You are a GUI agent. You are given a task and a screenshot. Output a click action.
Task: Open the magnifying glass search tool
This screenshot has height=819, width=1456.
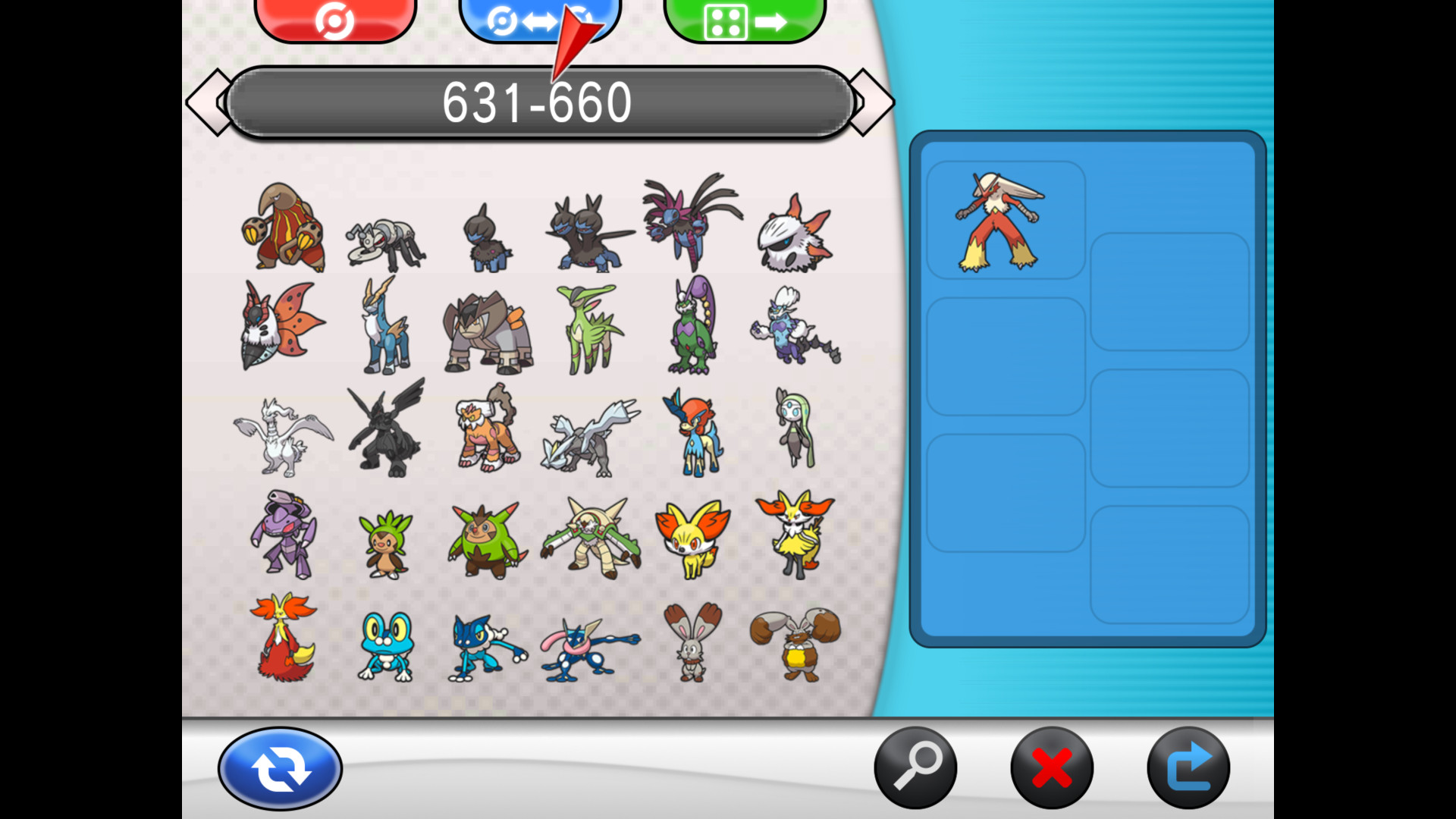(916, 767)
